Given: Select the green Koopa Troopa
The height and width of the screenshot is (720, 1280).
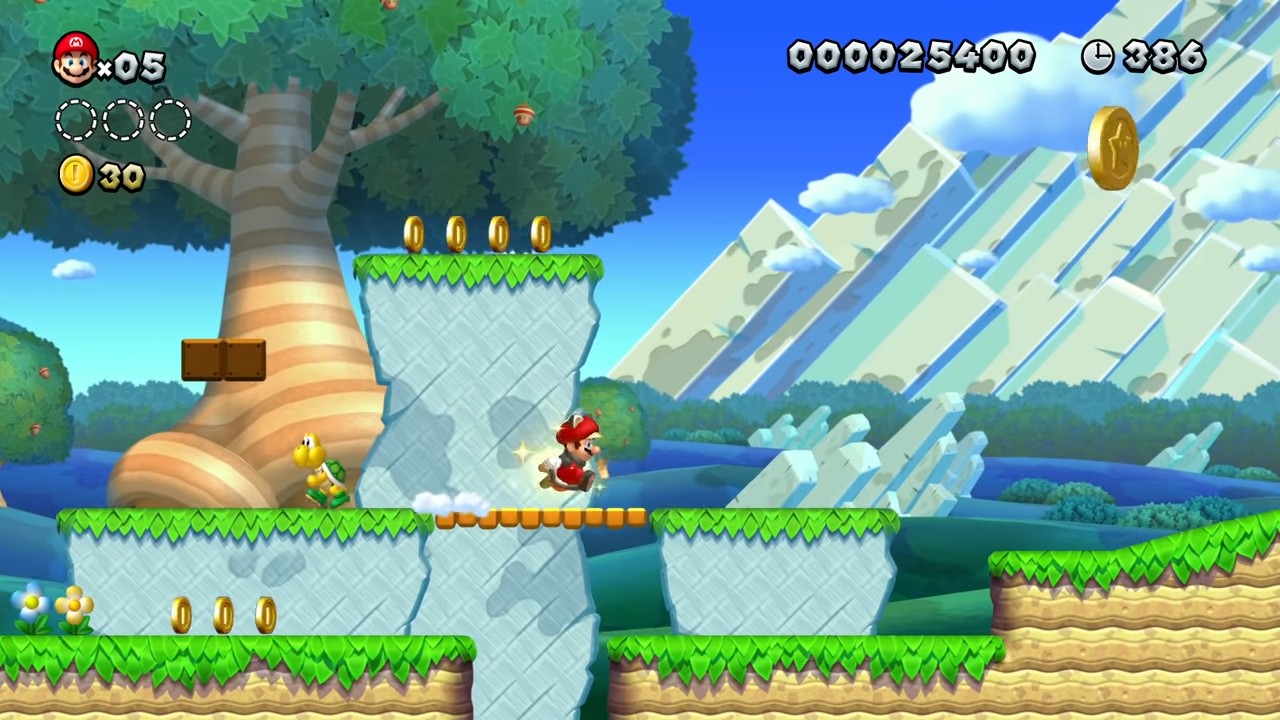Looking at the screenshot, I should 322,470.
